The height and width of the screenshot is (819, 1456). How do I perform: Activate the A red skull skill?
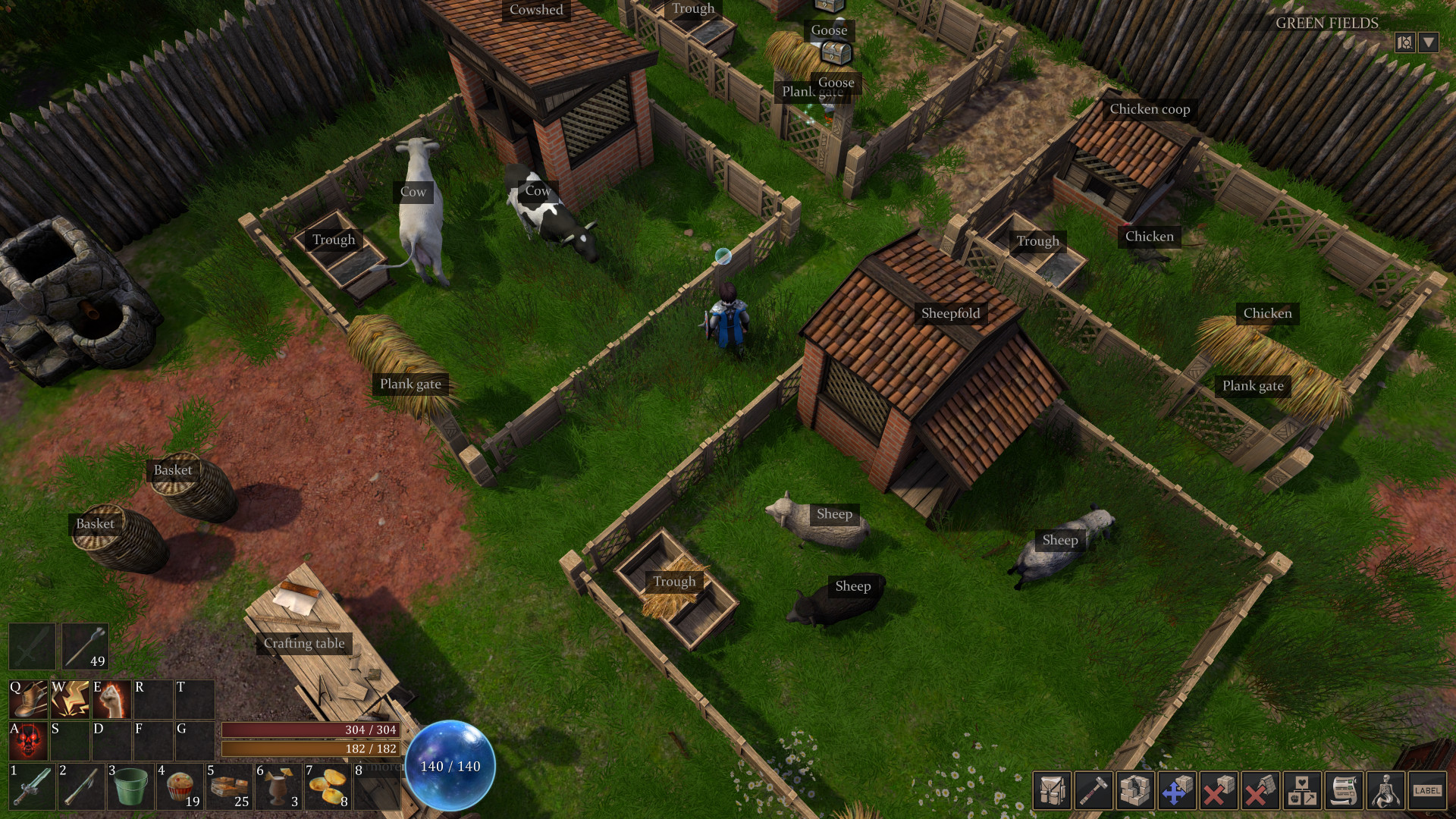(x=30, y=739)
